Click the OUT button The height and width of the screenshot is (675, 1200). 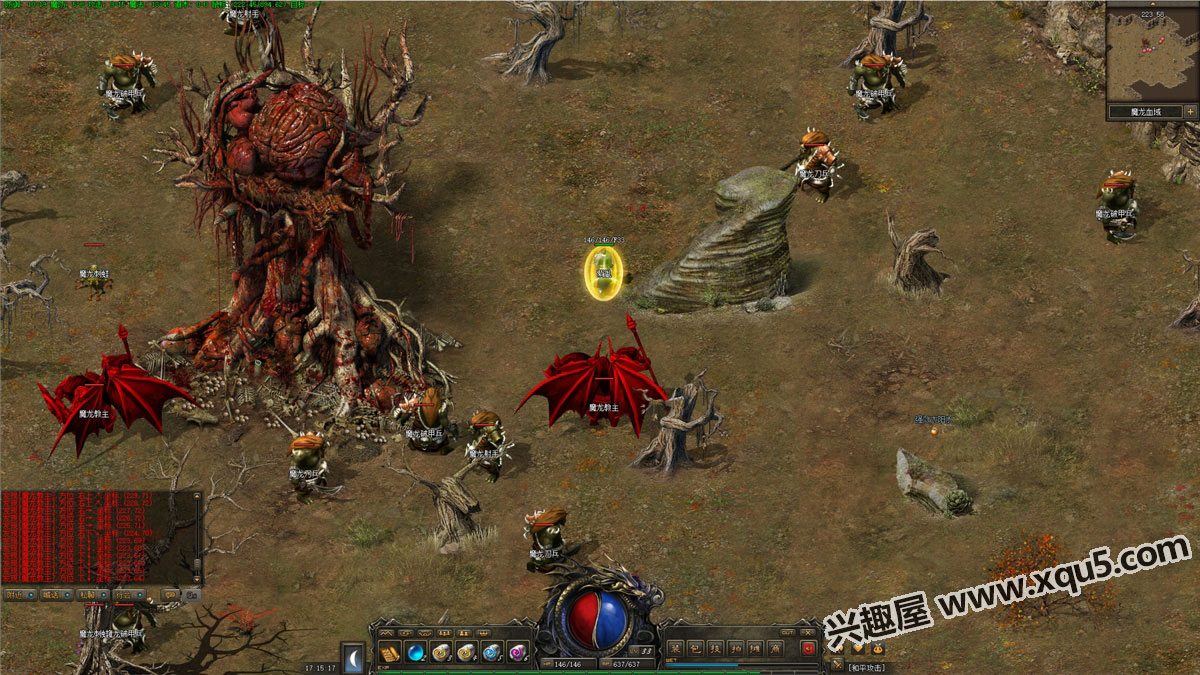(x=788, y=633)
